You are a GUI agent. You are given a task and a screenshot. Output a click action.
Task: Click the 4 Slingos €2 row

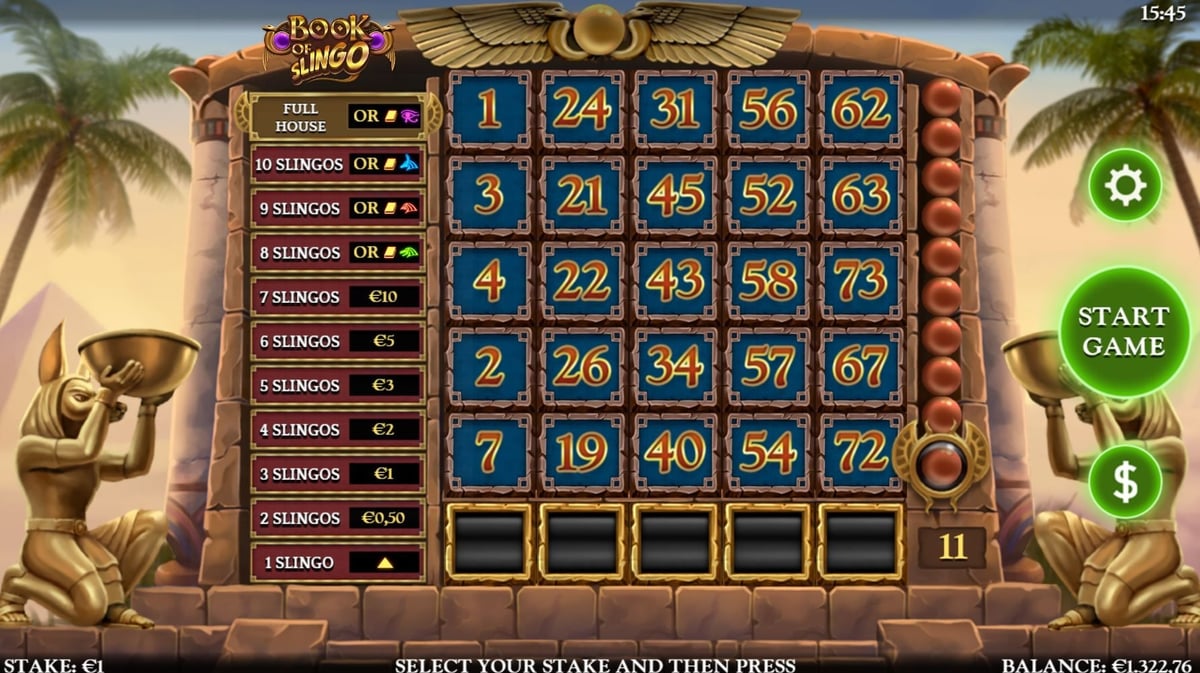click(338, 429)
